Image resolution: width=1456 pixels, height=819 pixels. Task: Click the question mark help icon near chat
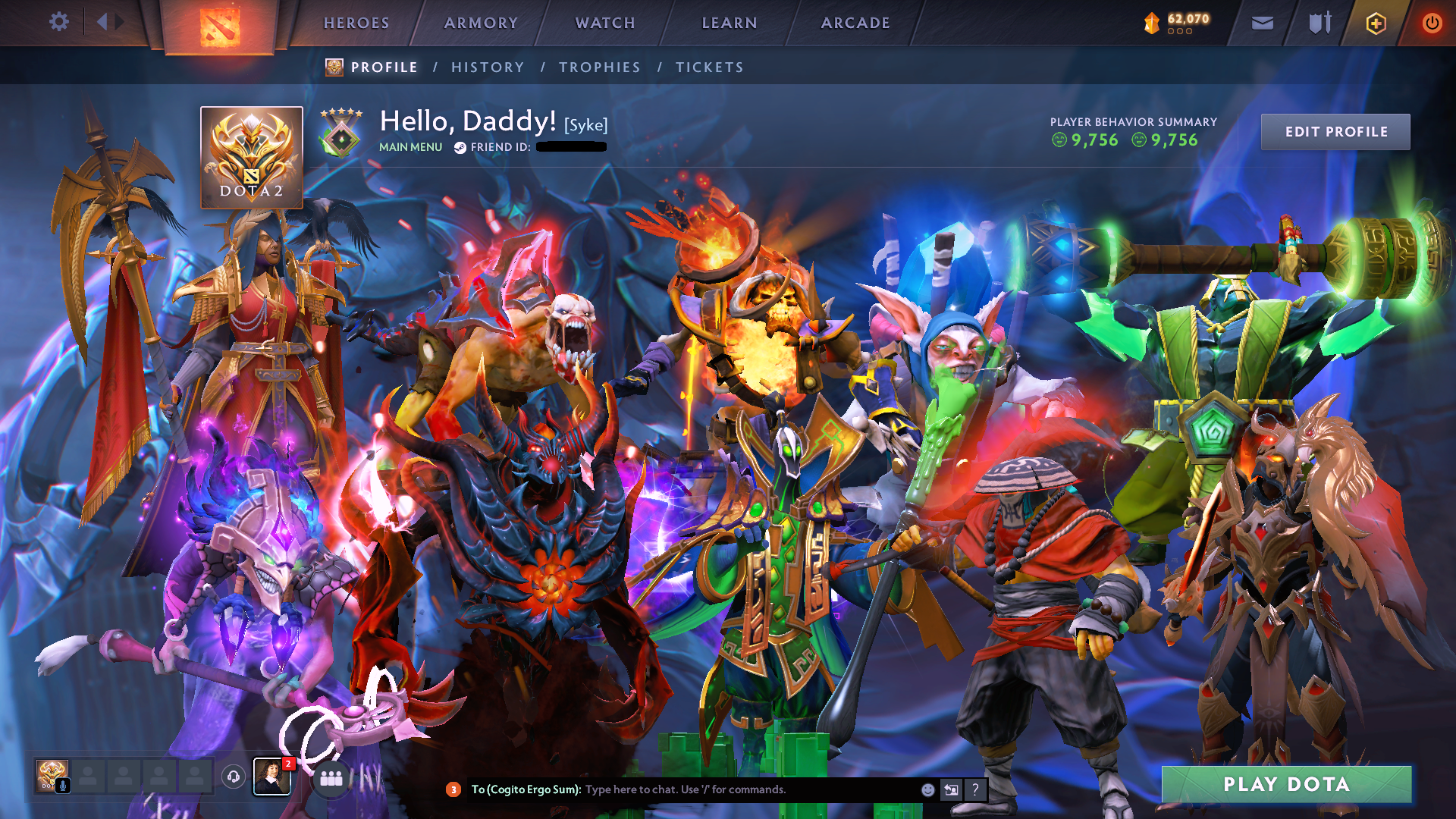click(x=974, y=789)
